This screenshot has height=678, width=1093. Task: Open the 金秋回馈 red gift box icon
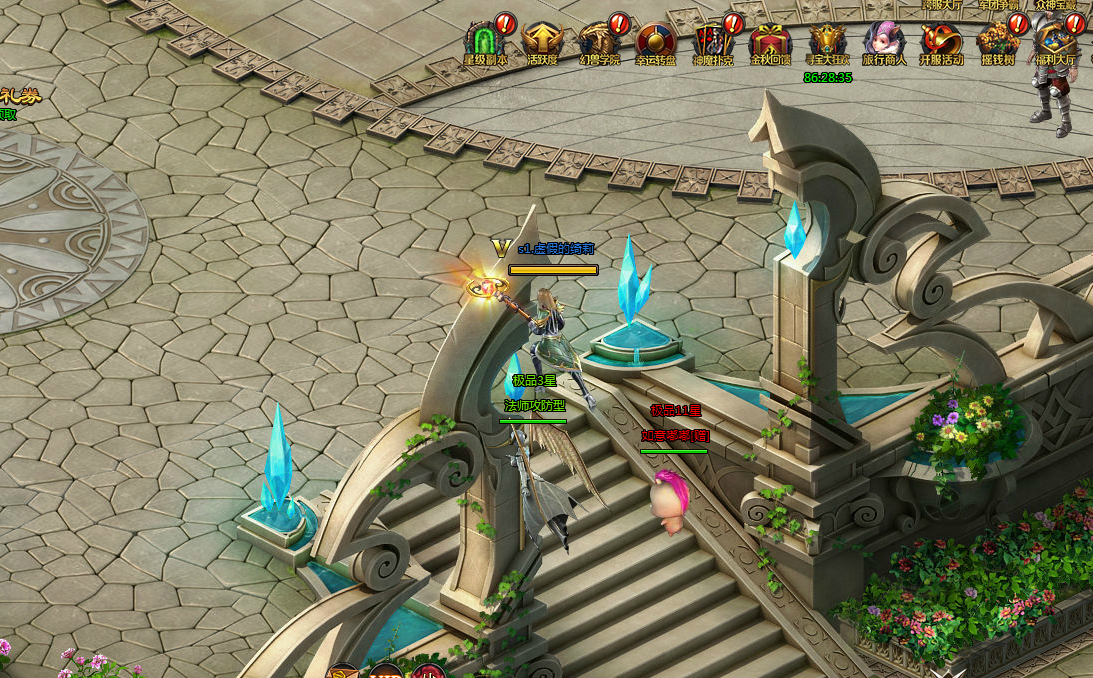pos(770,42)
